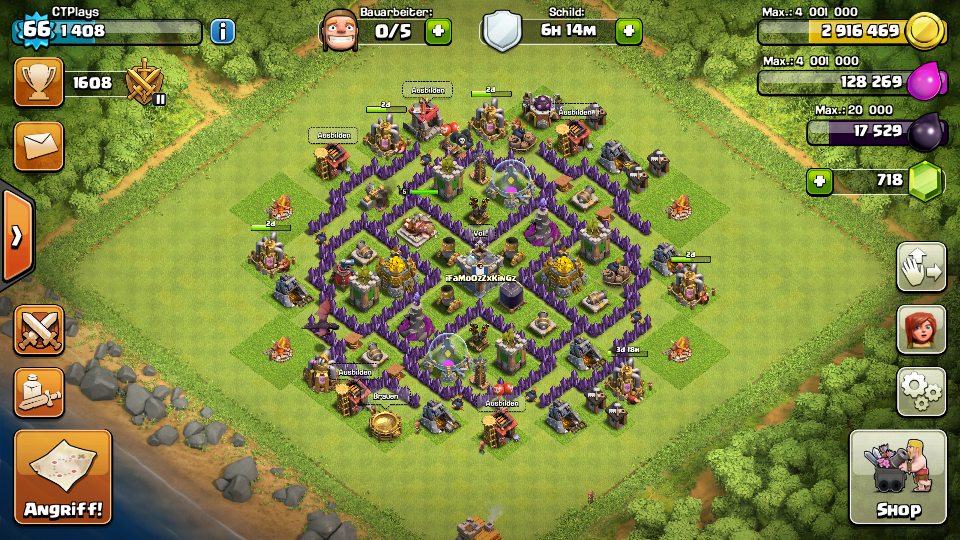Open the Shop
Image resolution: width=960 pixels, height=540 pixels.
[897, 477]
